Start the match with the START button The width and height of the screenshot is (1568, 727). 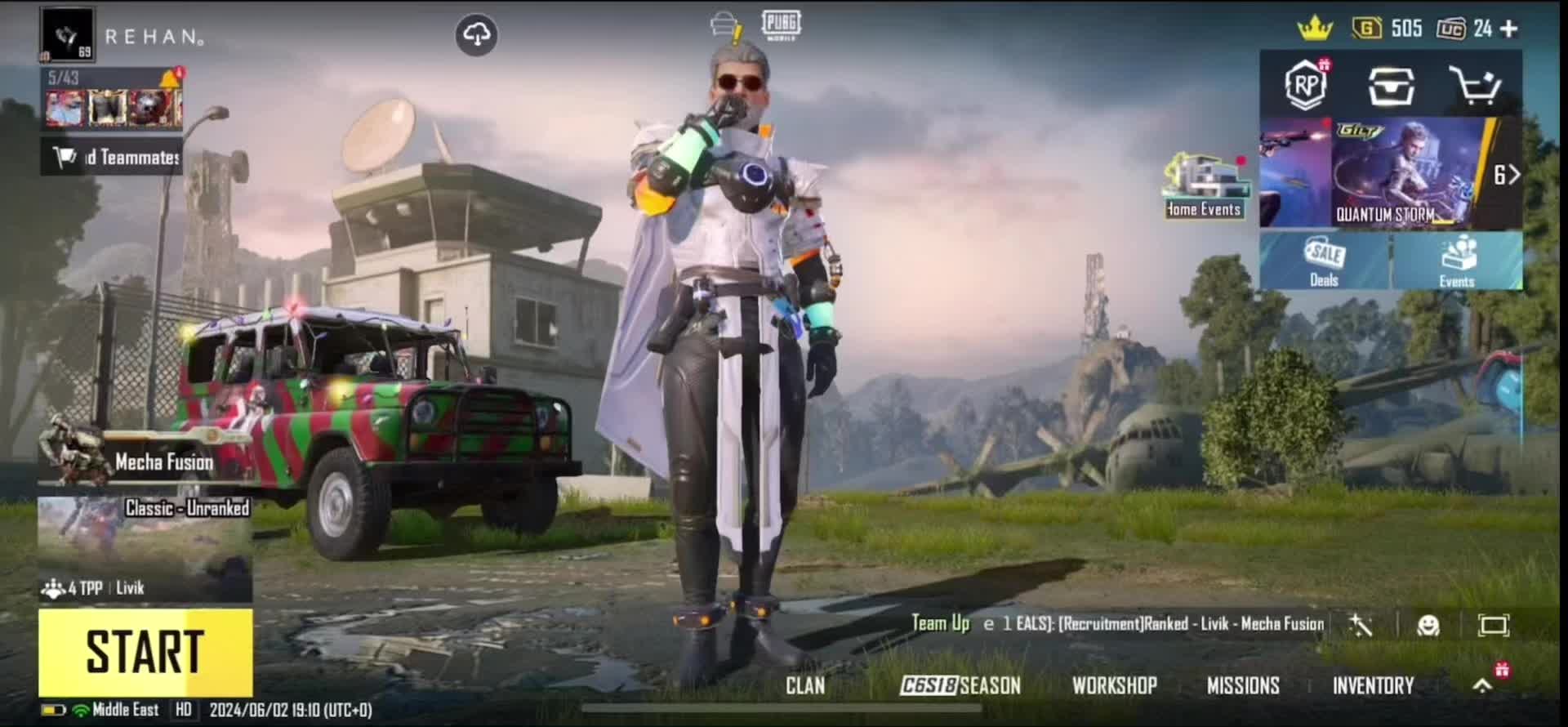145,652
